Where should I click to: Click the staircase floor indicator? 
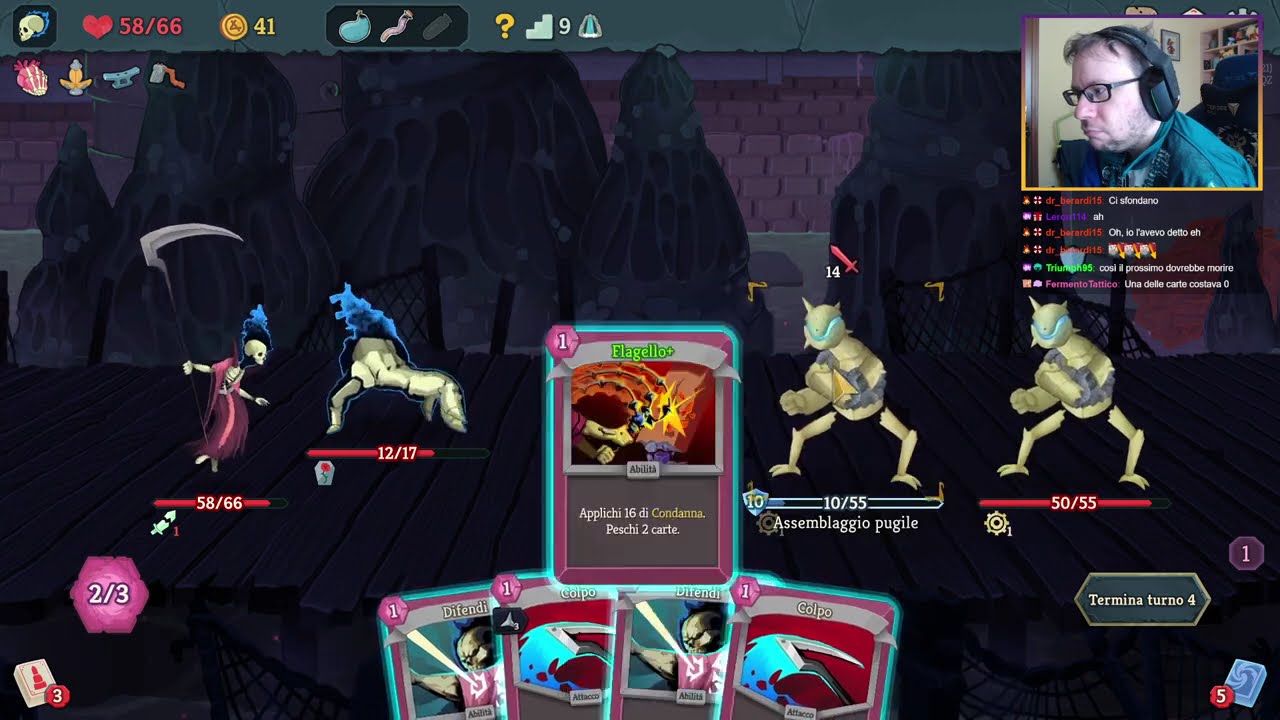pyautogui.click(x=540, y=27)
